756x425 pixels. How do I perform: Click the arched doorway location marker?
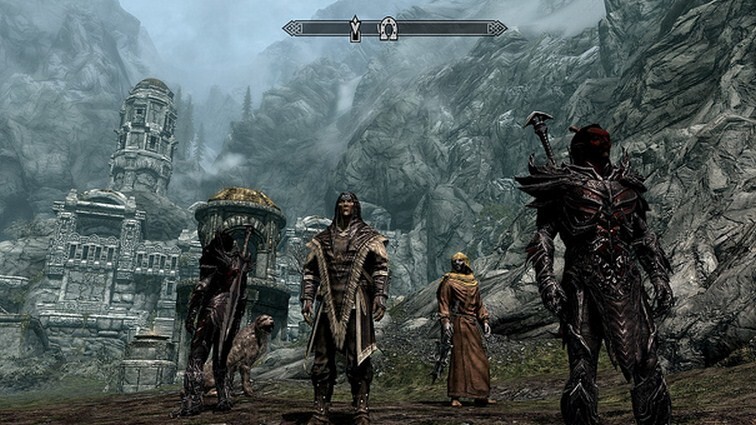click(x=389, y=29)
